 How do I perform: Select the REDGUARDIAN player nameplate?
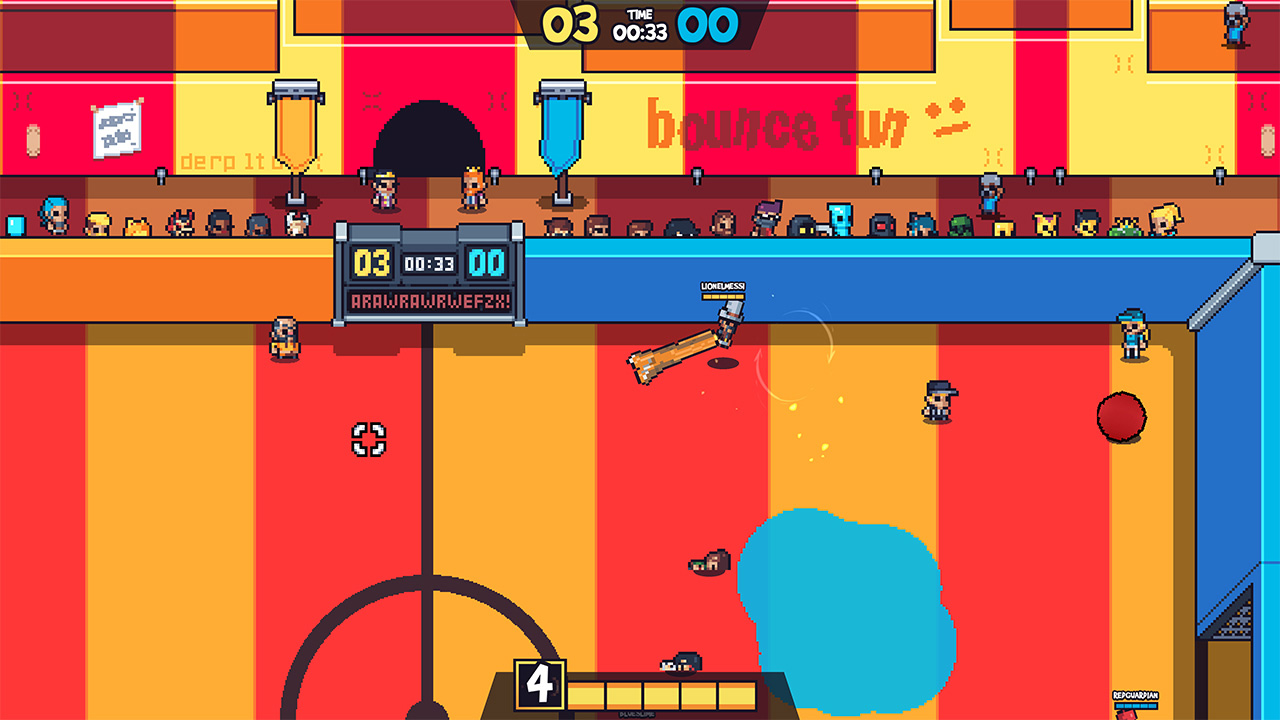[x=1135, y=694]
